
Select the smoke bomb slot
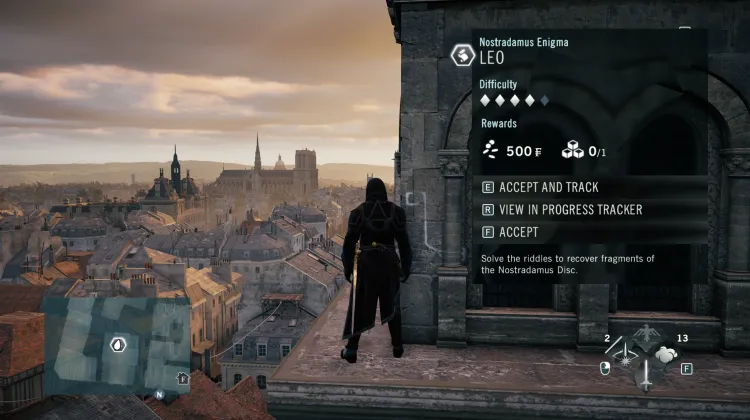pos(667,356)
